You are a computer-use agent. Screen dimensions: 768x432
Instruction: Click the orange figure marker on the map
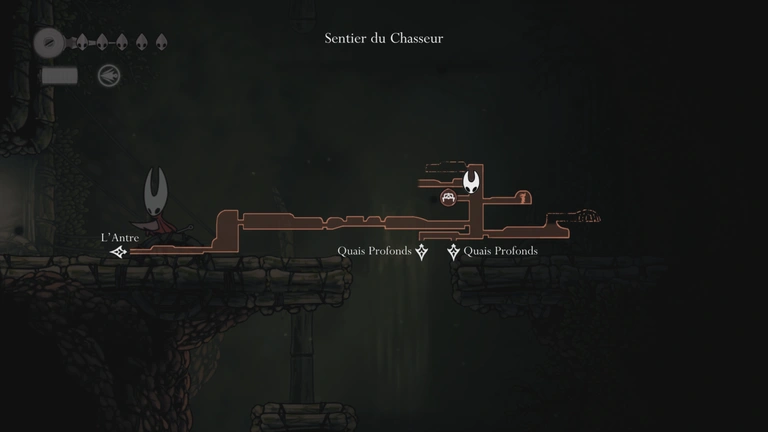pyautogui.click(x=520, y=197)
